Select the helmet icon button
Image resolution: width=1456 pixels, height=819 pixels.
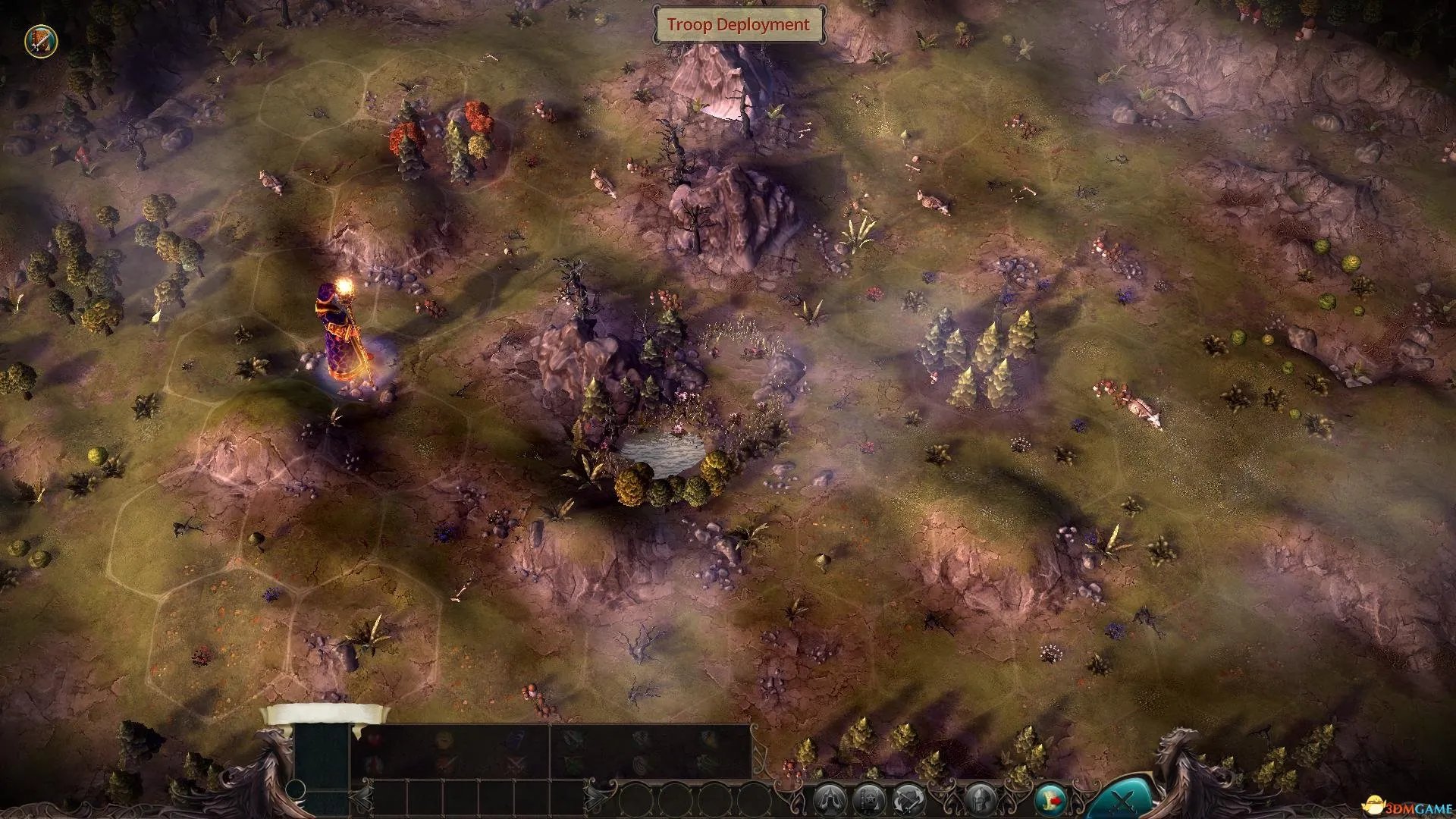coord(981,800)
